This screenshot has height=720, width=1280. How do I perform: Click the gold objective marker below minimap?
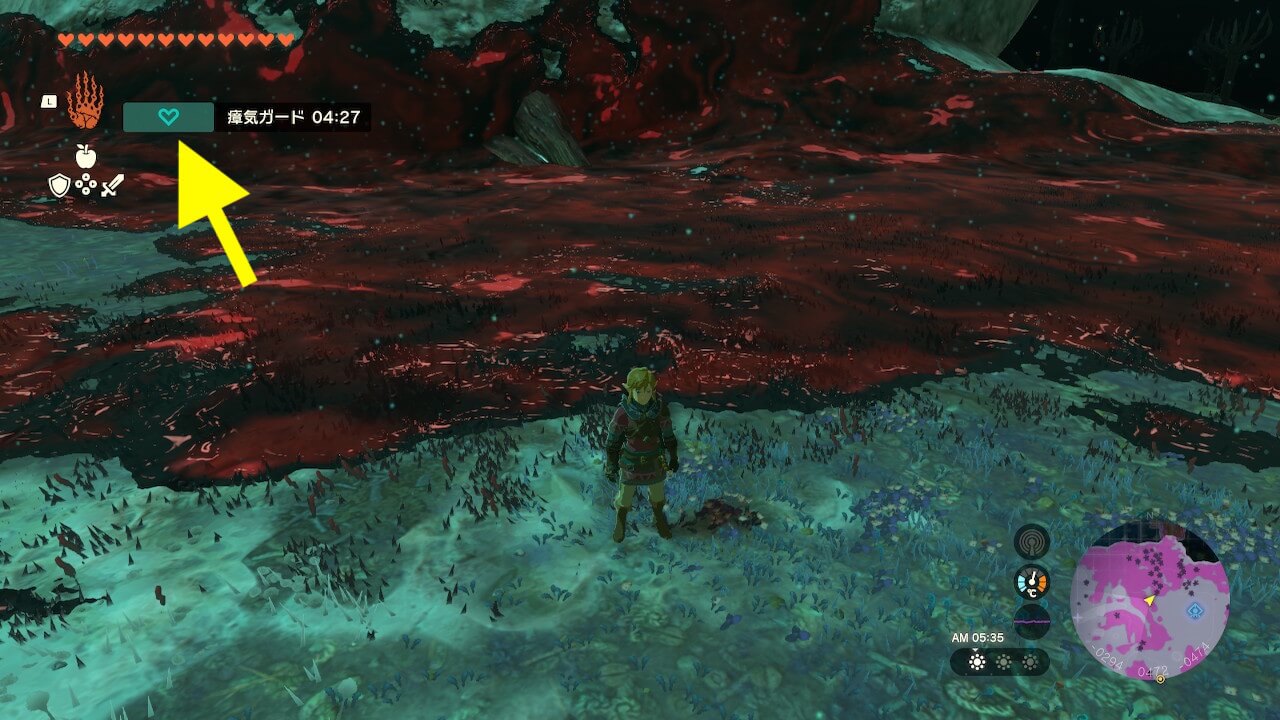pyautogui.click(x=1160, y=679)
